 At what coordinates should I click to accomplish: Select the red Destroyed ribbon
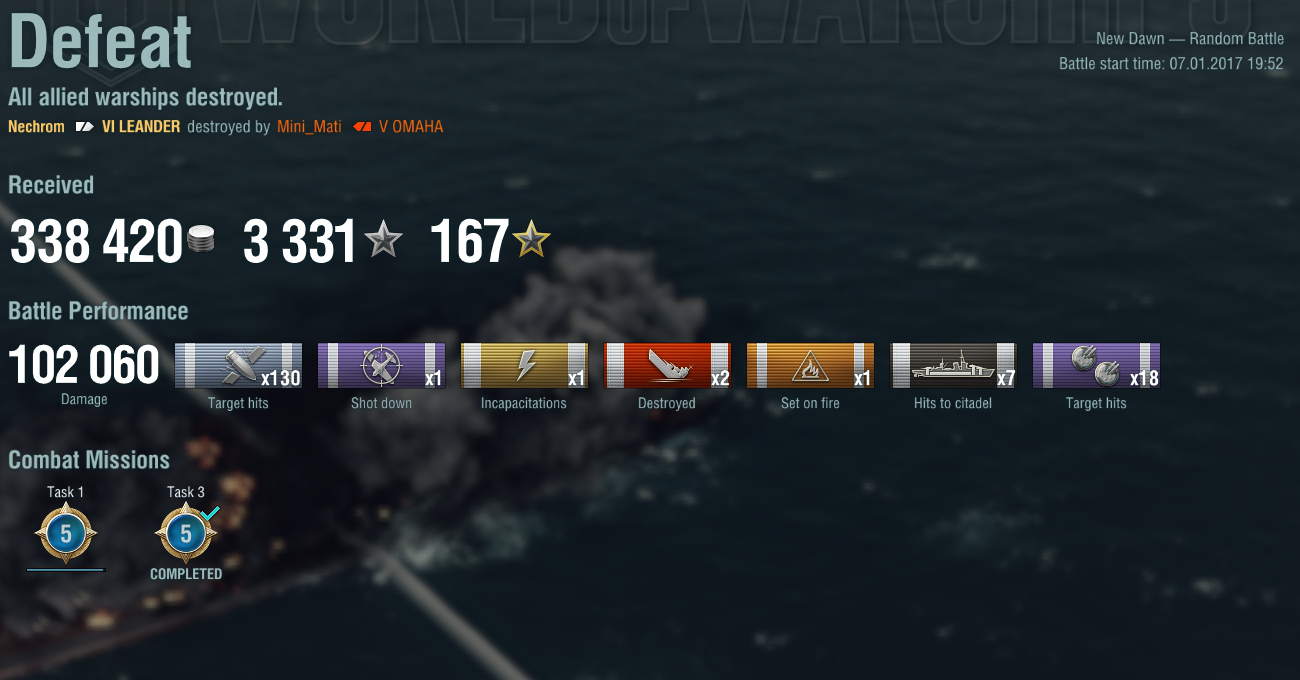coord(667,366)
